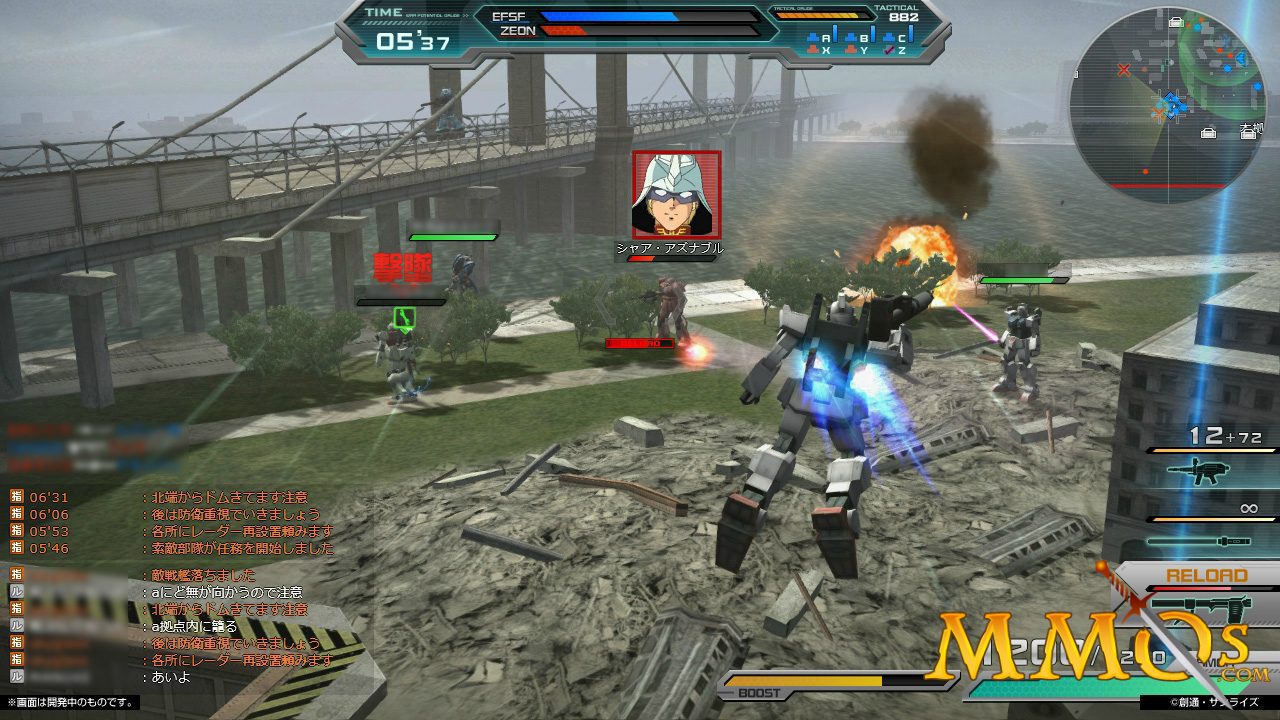Viewport: 1280px width, 720px height.
Task: Select enemy base X indicator
Action: tap(818, 50)
